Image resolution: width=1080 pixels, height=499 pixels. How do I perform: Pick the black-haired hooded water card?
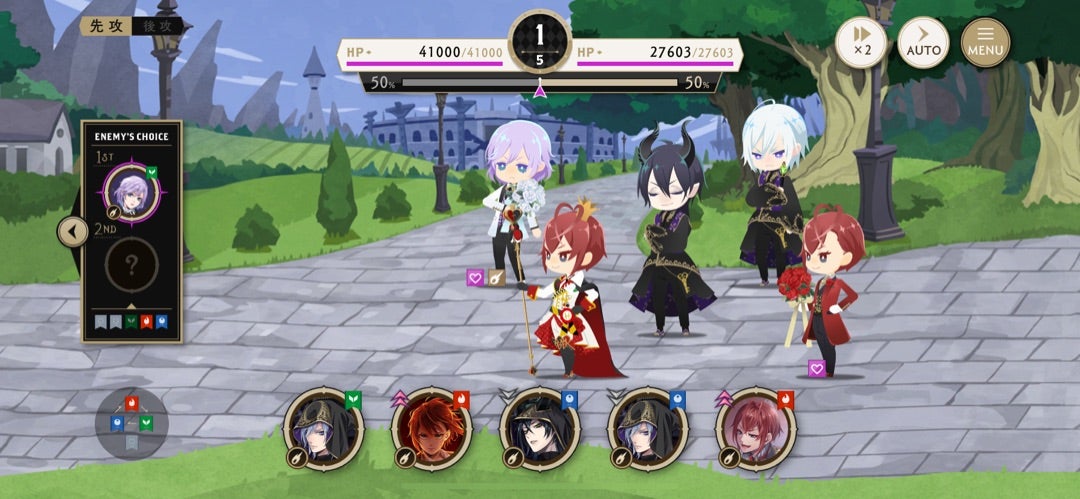click(x=539, y=428)
